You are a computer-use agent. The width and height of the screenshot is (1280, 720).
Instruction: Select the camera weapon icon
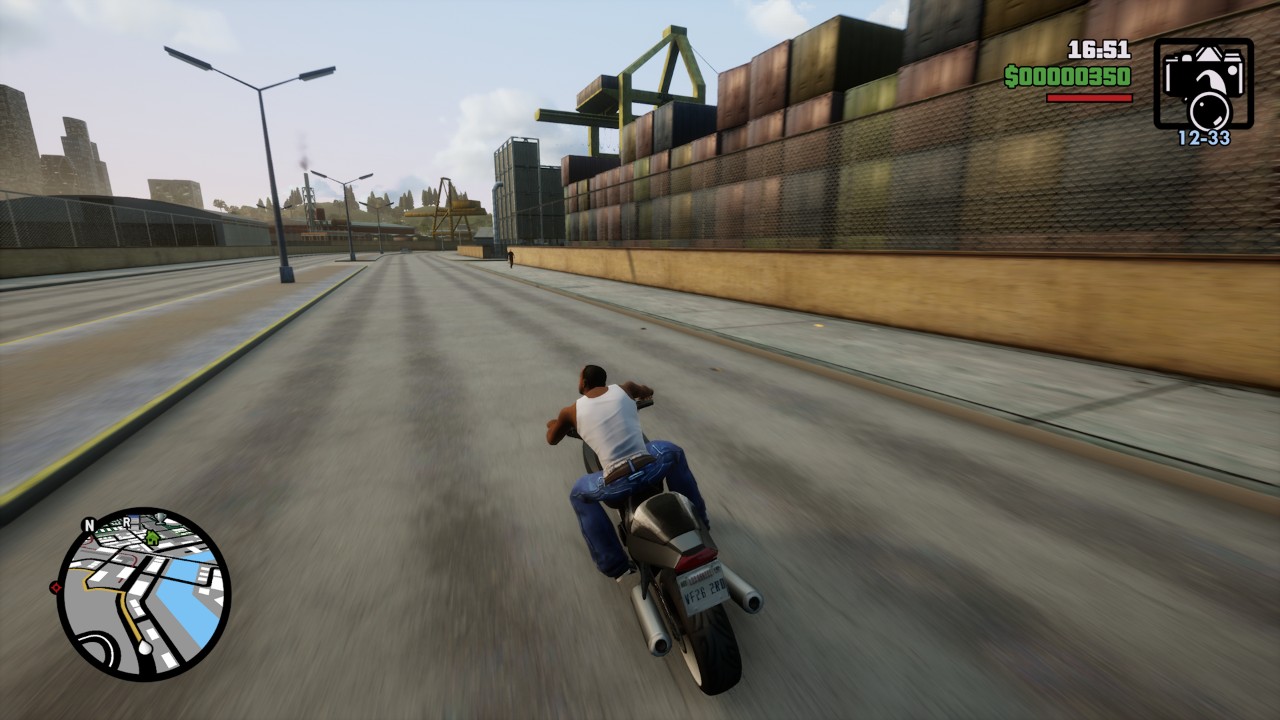pos(1203,84)
